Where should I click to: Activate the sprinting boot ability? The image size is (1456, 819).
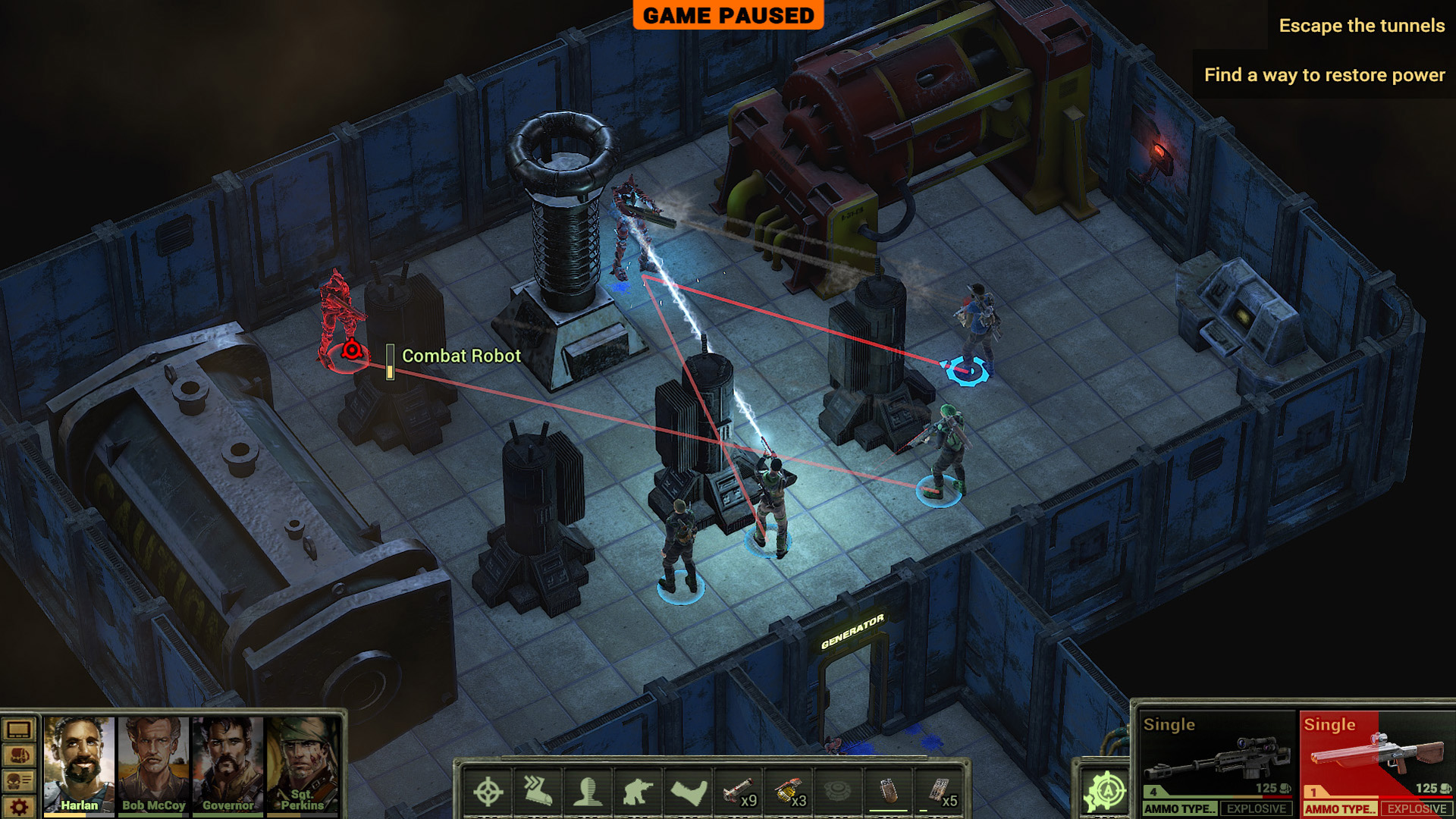[x=538, y=792]
